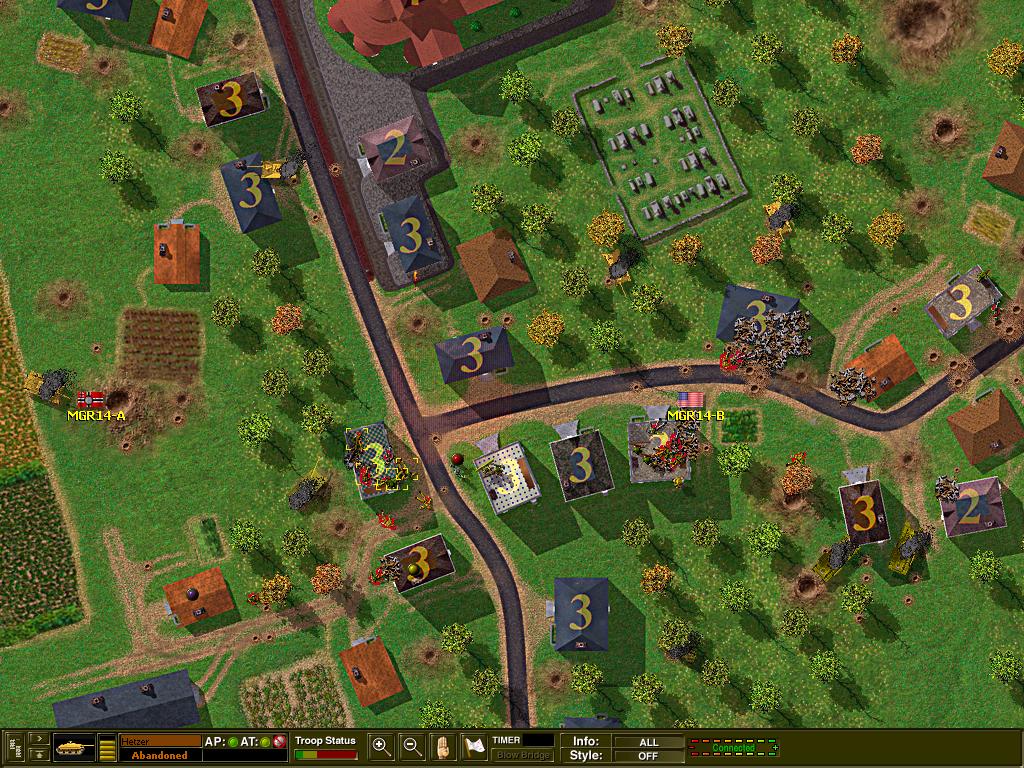Click the up arrow button beside the portrait
The width and height of the screenshot is (1024, 768).
point(39,755)
